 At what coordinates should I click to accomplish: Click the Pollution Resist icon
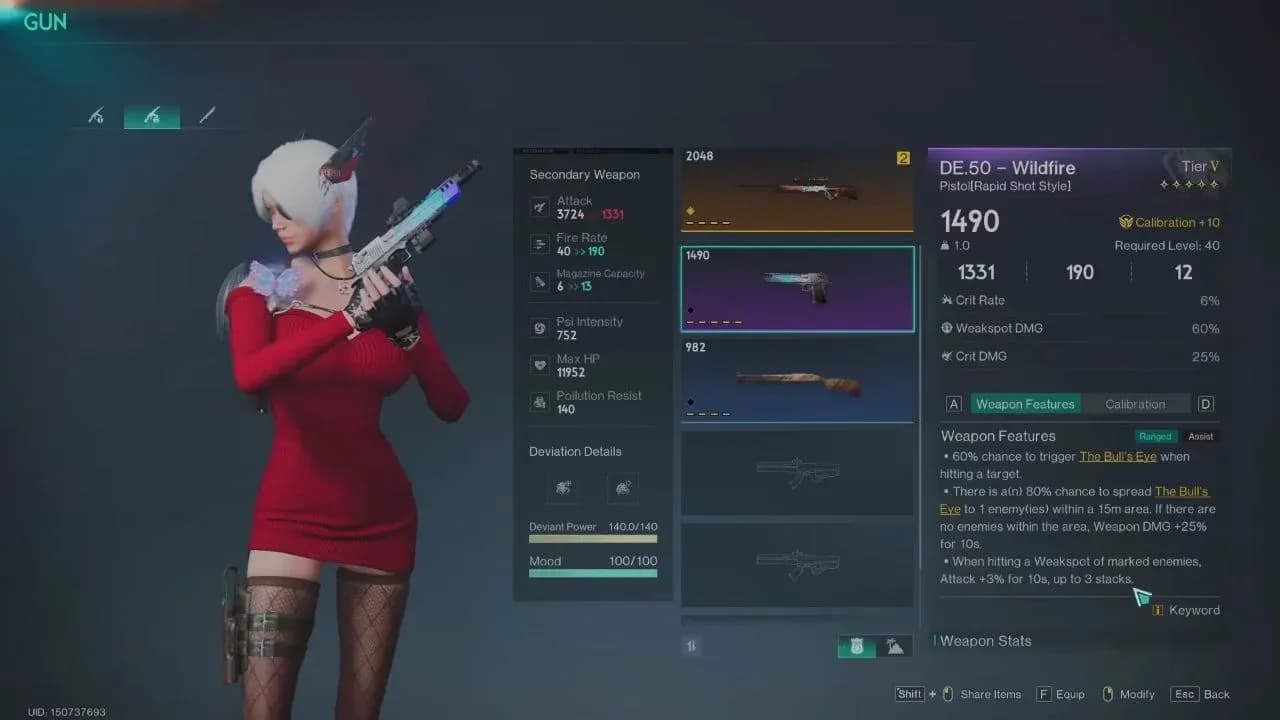click(x=540, y=402)
